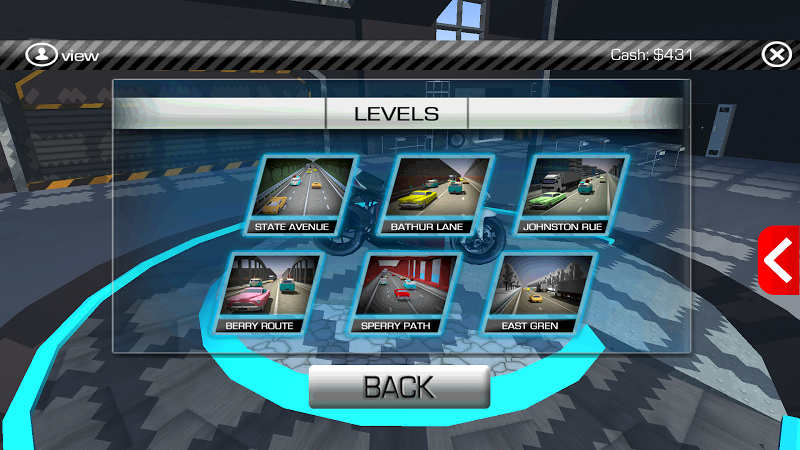Open the profile view icon
This screenshot has width=800, height=450.
pos(41,55)
